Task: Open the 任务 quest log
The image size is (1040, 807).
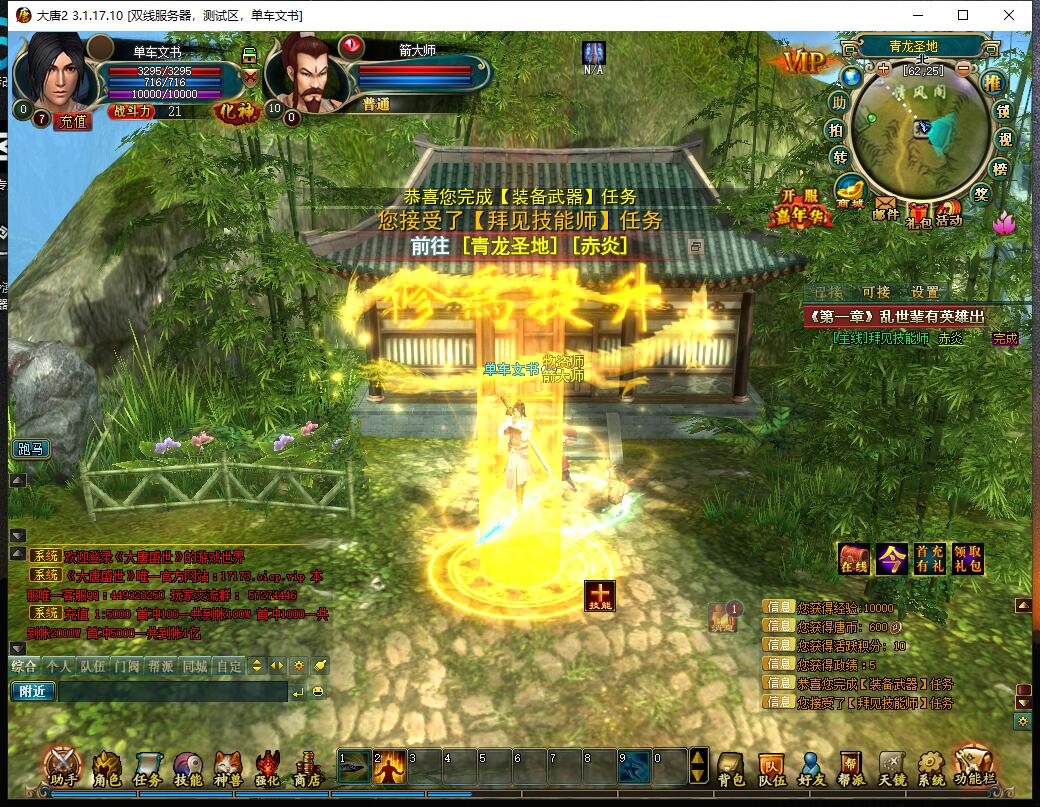Action: tap(147, 767)
